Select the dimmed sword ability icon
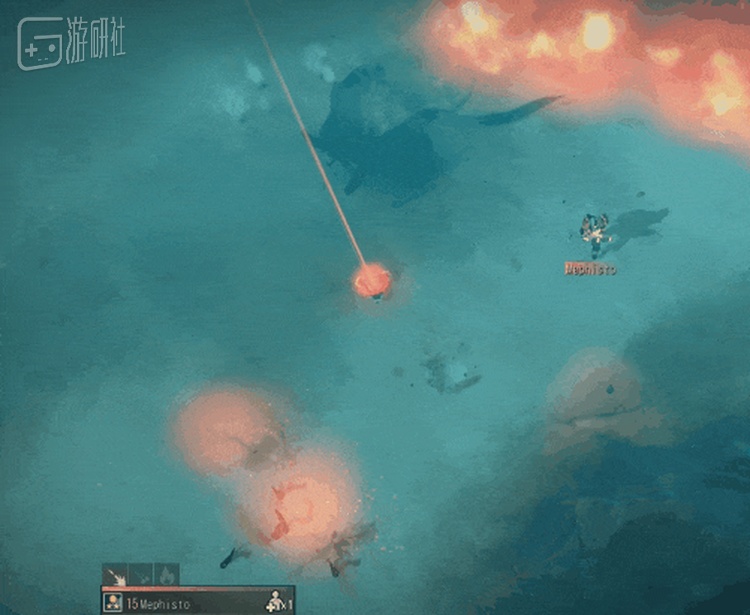The width and height of the screenshot is (750, 615). point(141,576)
